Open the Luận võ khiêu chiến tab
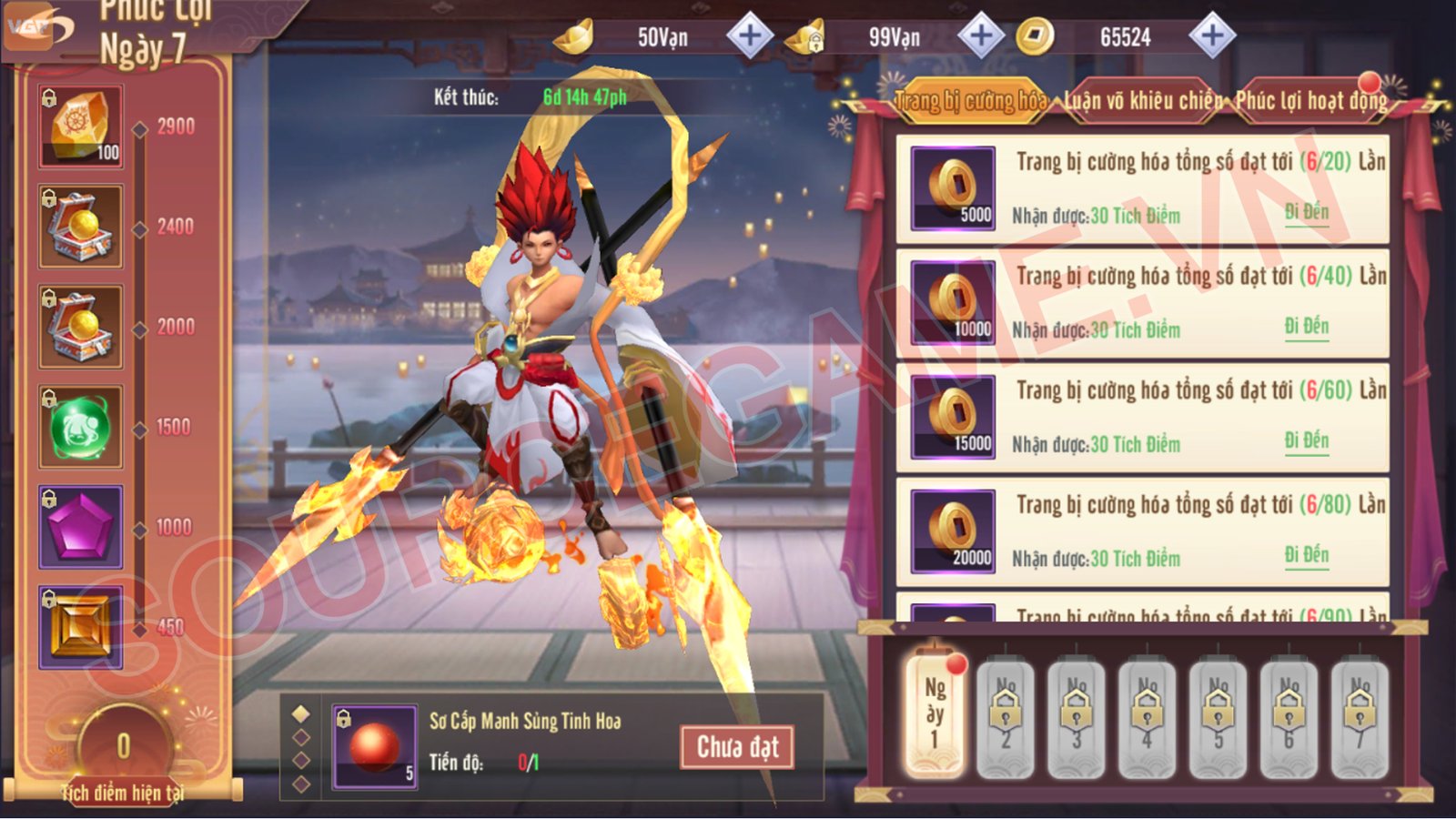This screenshot has height=819, width=1456. click(x=1143, y=100)
